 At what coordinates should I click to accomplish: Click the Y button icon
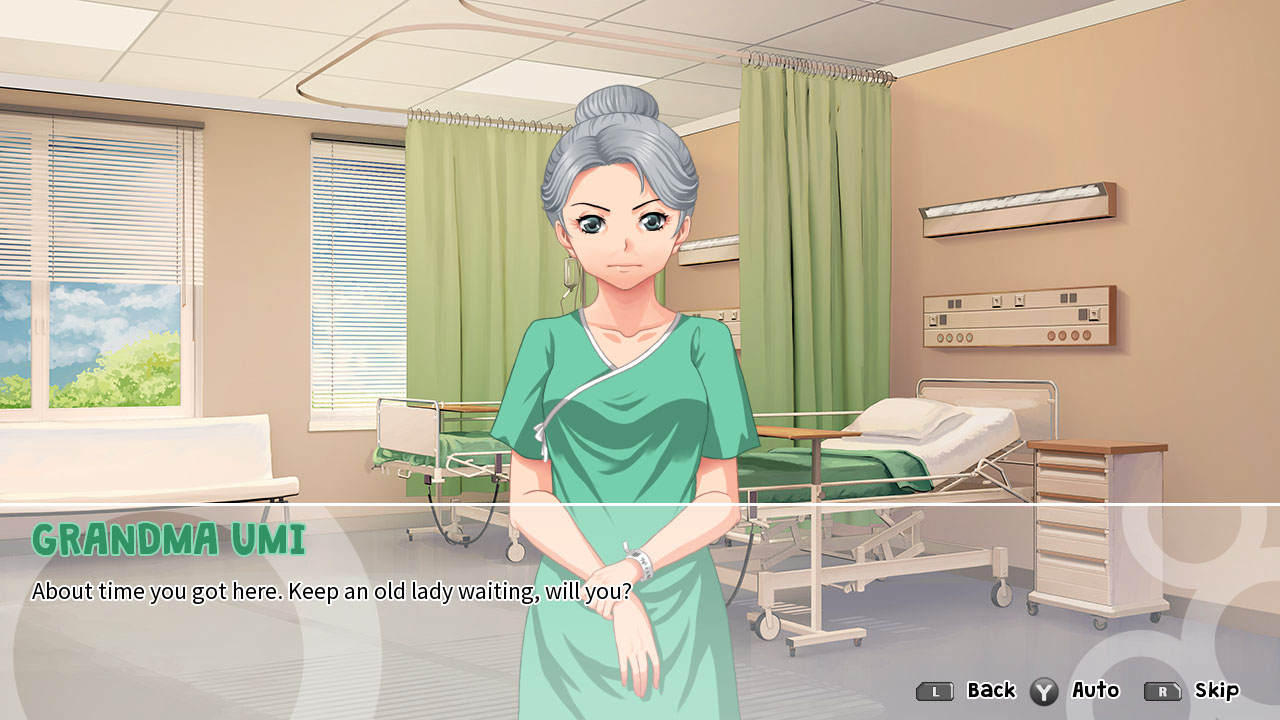click(x=1046, y=690)
